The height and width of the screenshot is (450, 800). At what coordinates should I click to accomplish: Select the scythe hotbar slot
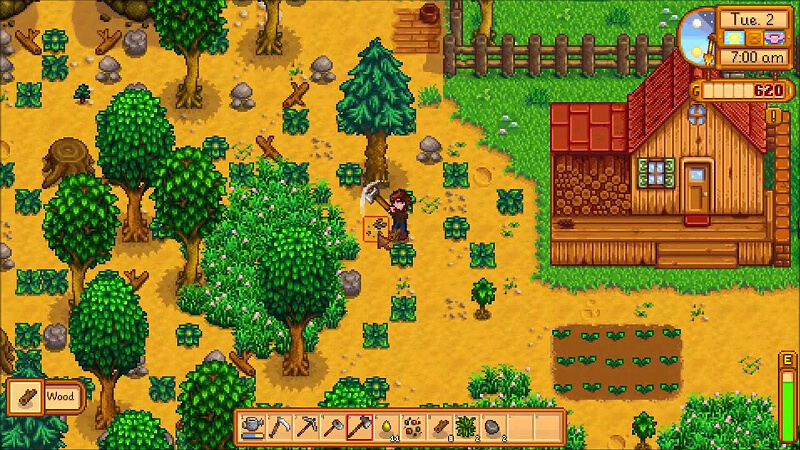[x=279, y=427]
